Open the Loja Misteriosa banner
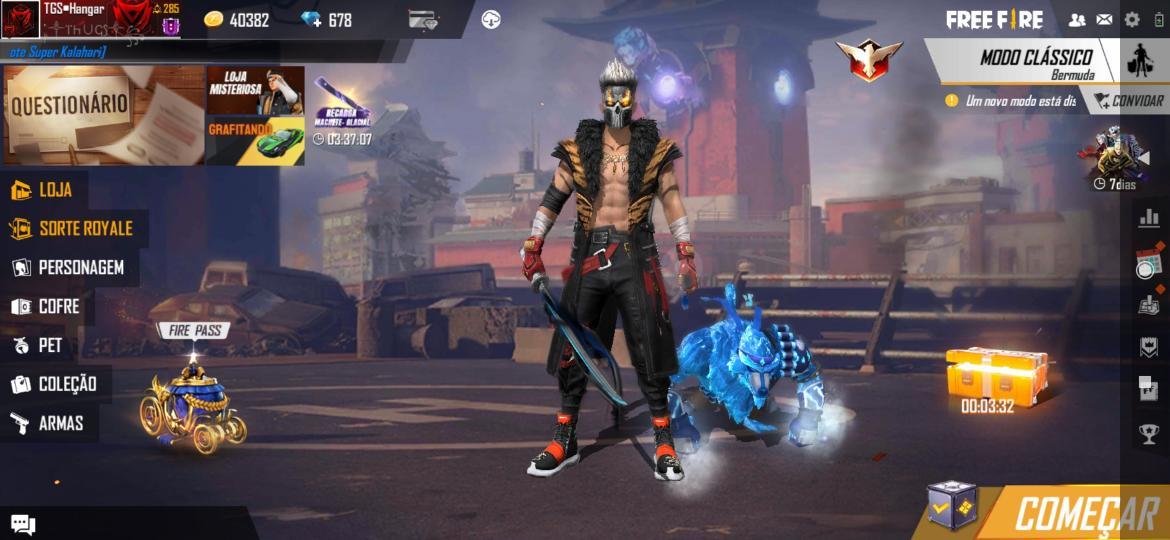The width and height of the screenshot is (1170, 540). coord(255,91)
